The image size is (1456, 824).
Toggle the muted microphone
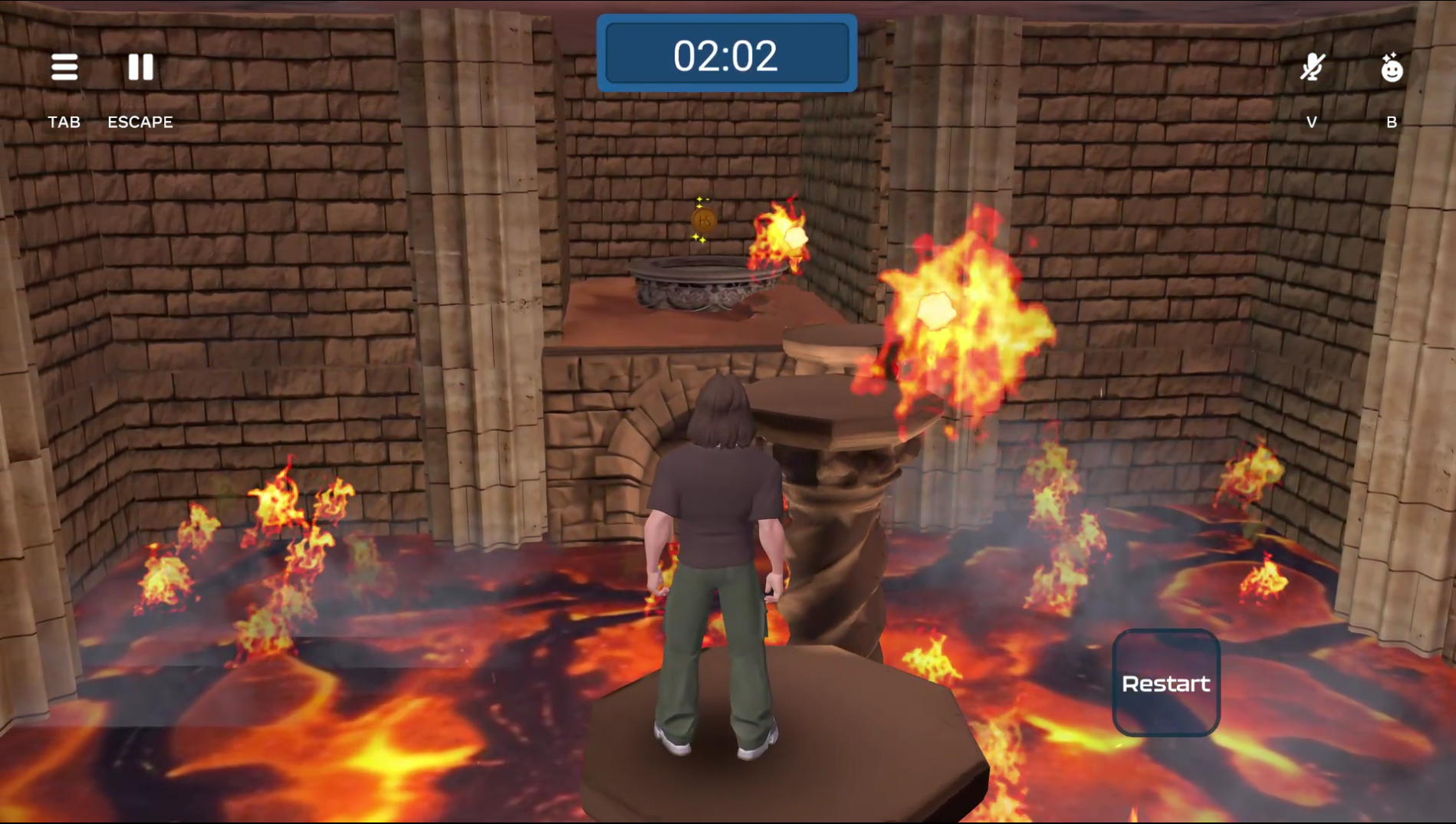pos(1312,67)
